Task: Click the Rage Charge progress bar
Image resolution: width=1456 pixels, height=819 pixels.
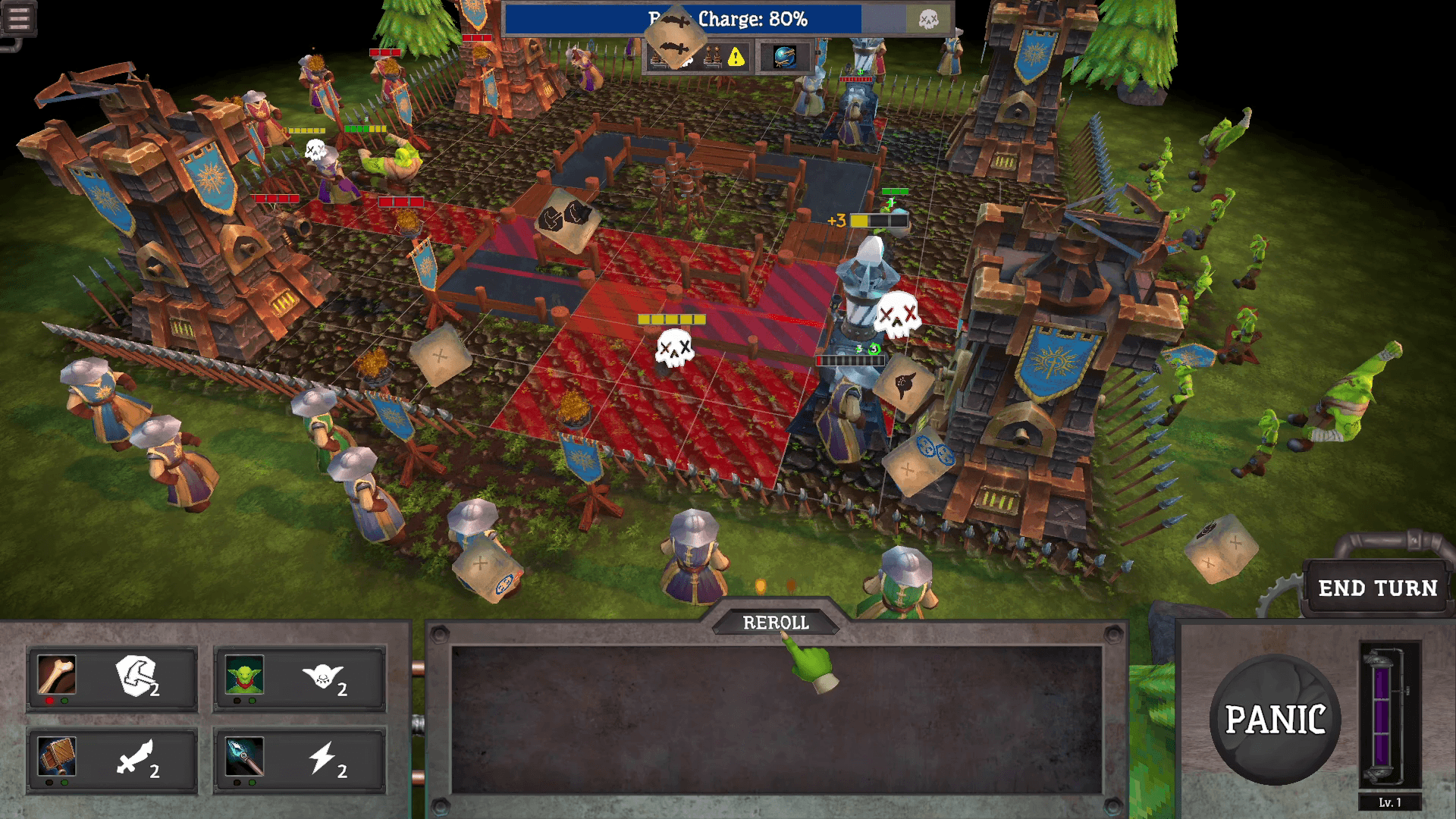Action: 758,19
